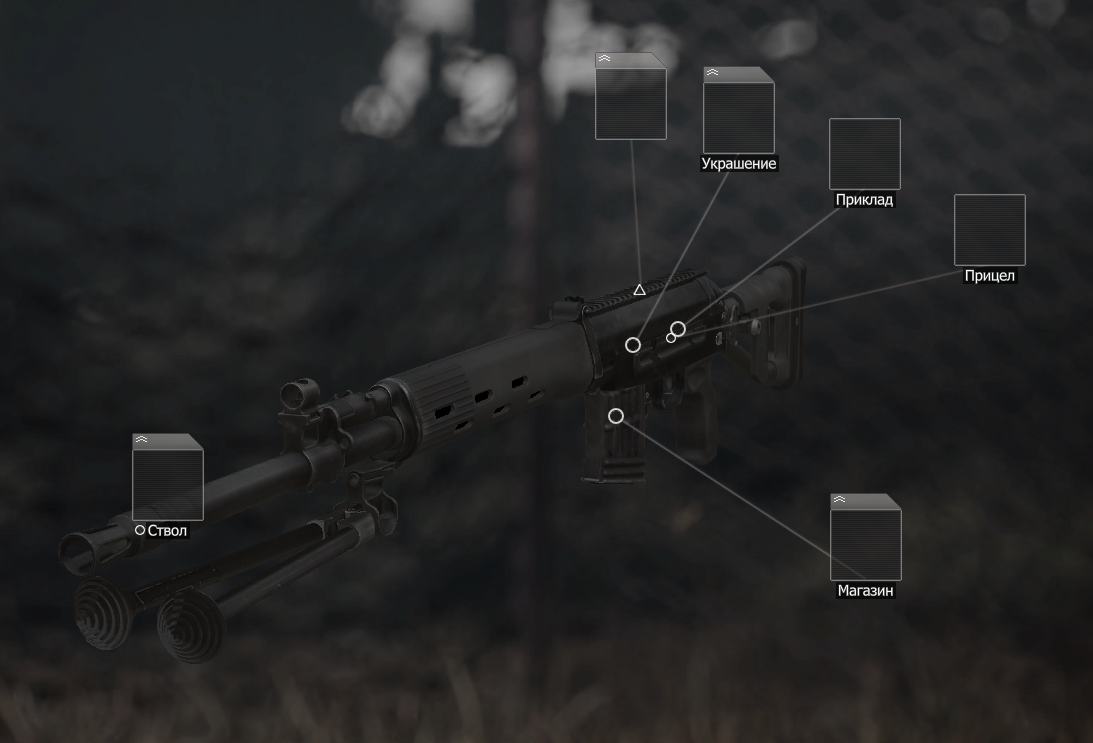This screenshot has width=1093, height=743.
Task: Choose the Прицел attachment slot
Action: (989, 230)
